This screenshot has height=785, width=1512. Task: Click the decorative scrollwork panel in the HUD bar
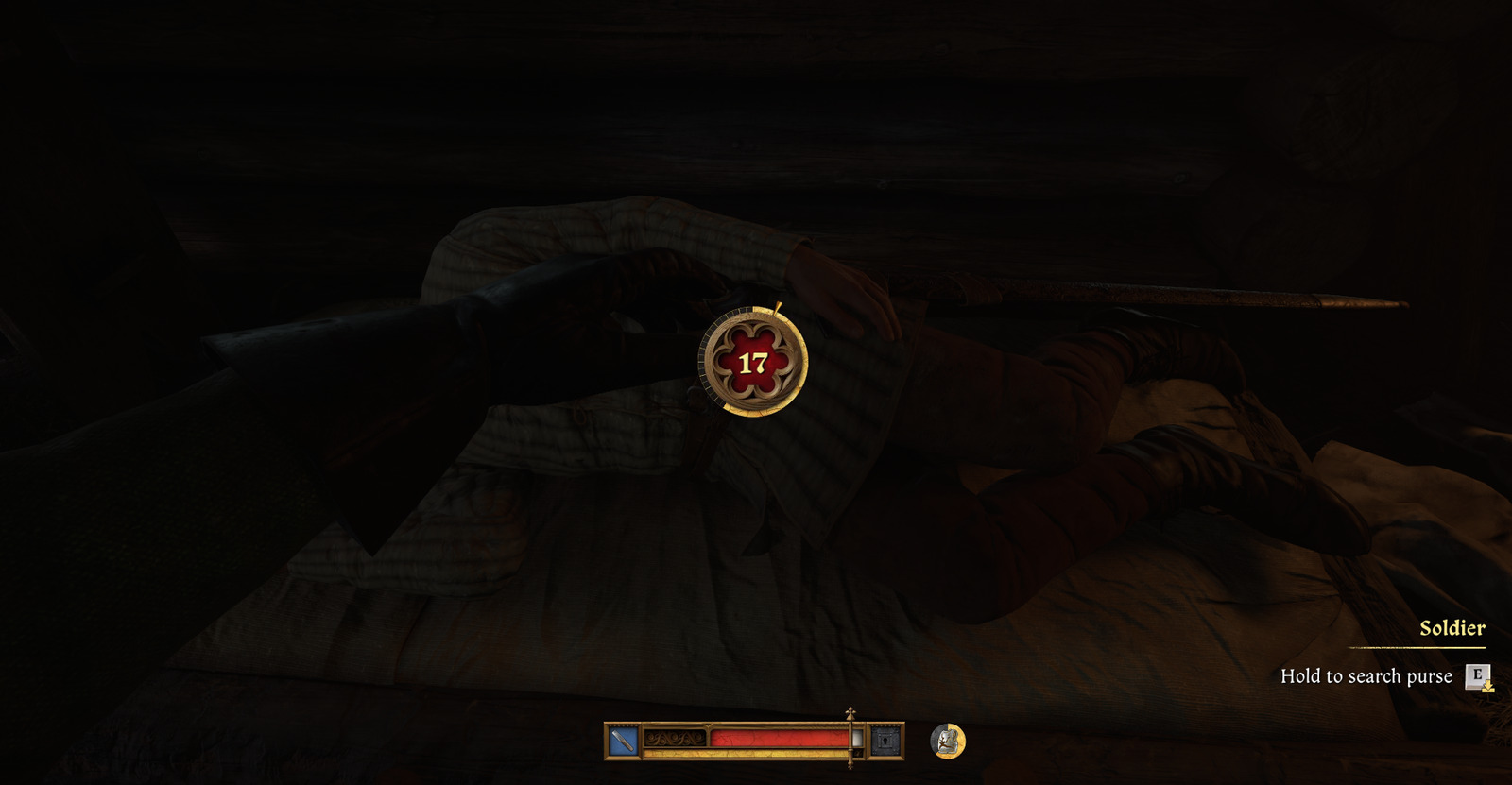coord(675,739)
